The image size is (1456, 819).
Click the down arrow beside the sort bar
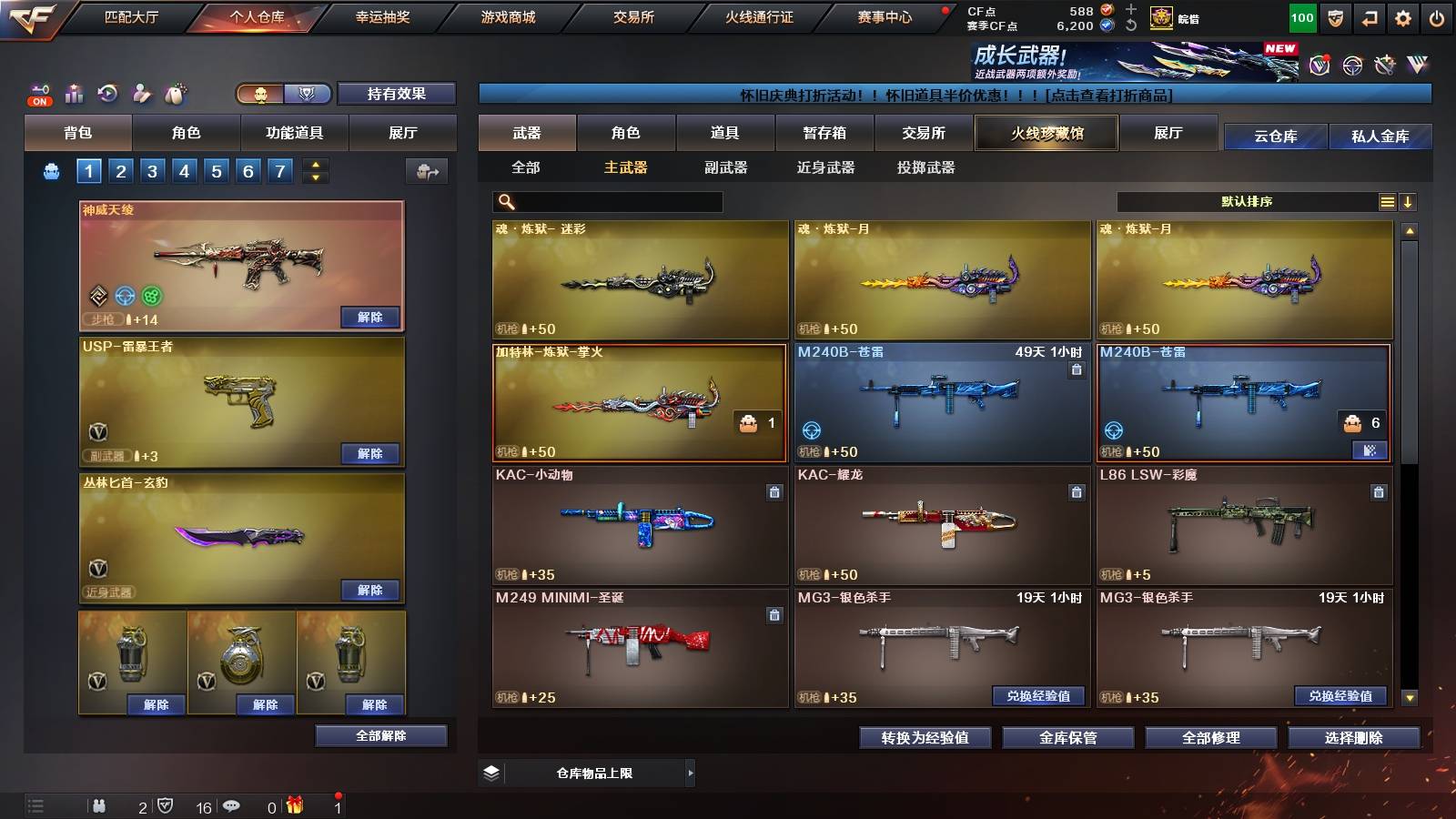click(1409, 201)
